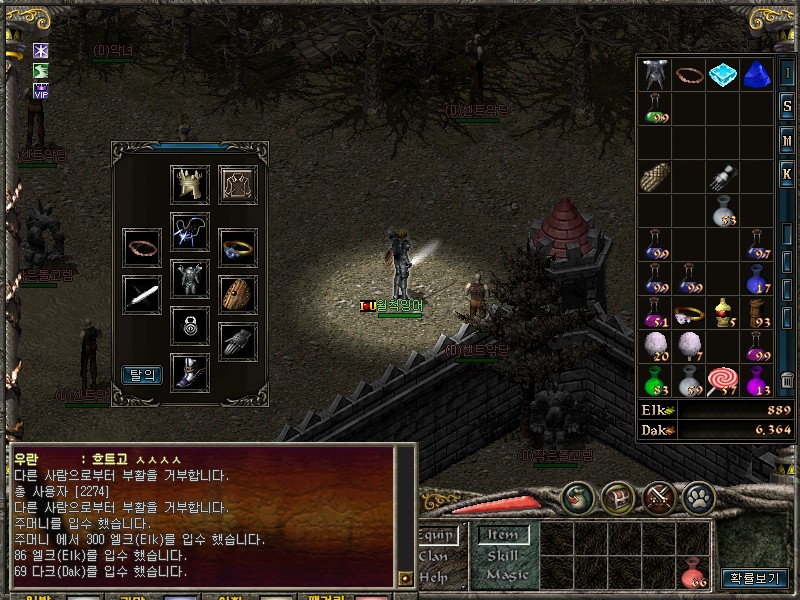The image size is (800, 600).
Task: Open the 확률보기 button
Action: click(x=754, y=578)
